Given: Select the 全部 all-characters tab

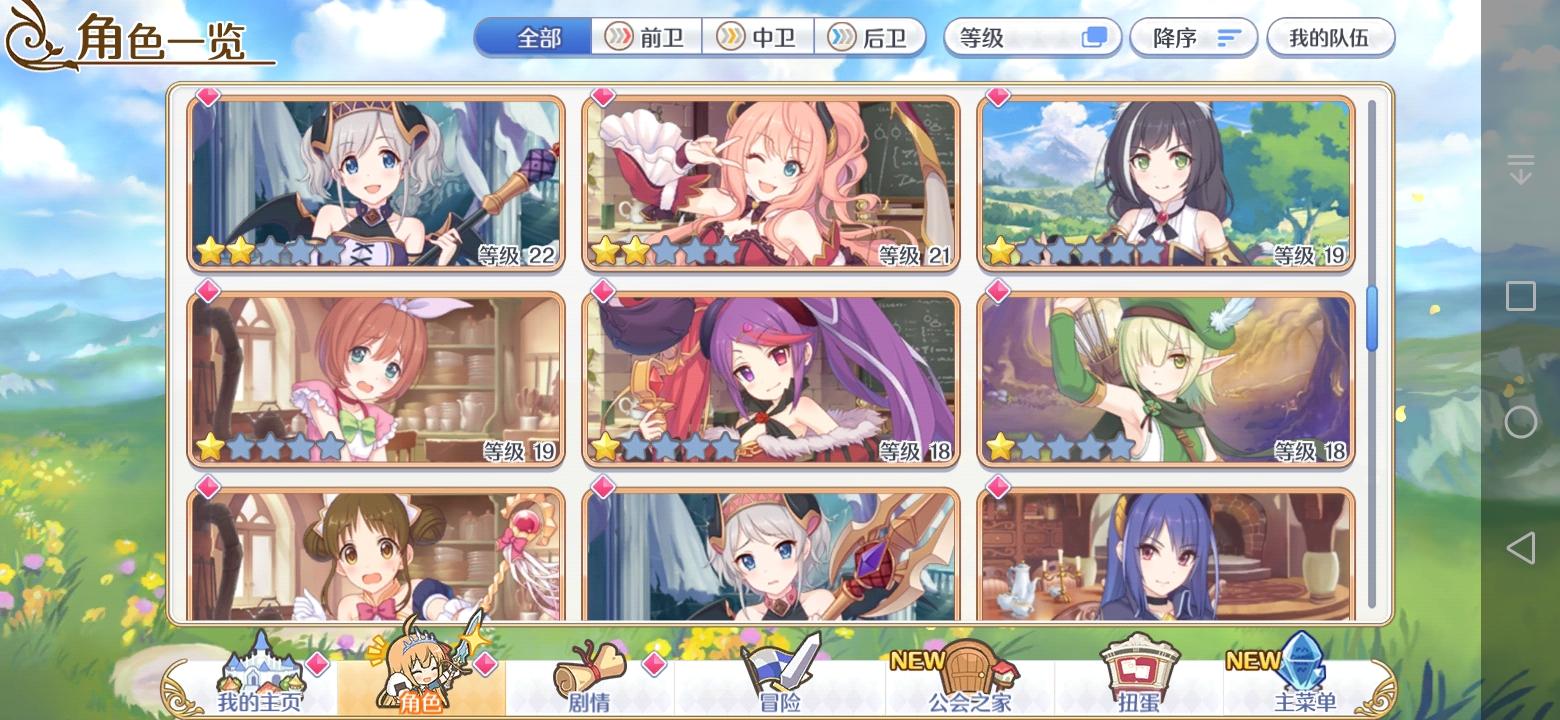Looking at the screenshot, I should [x=533, y=37].
